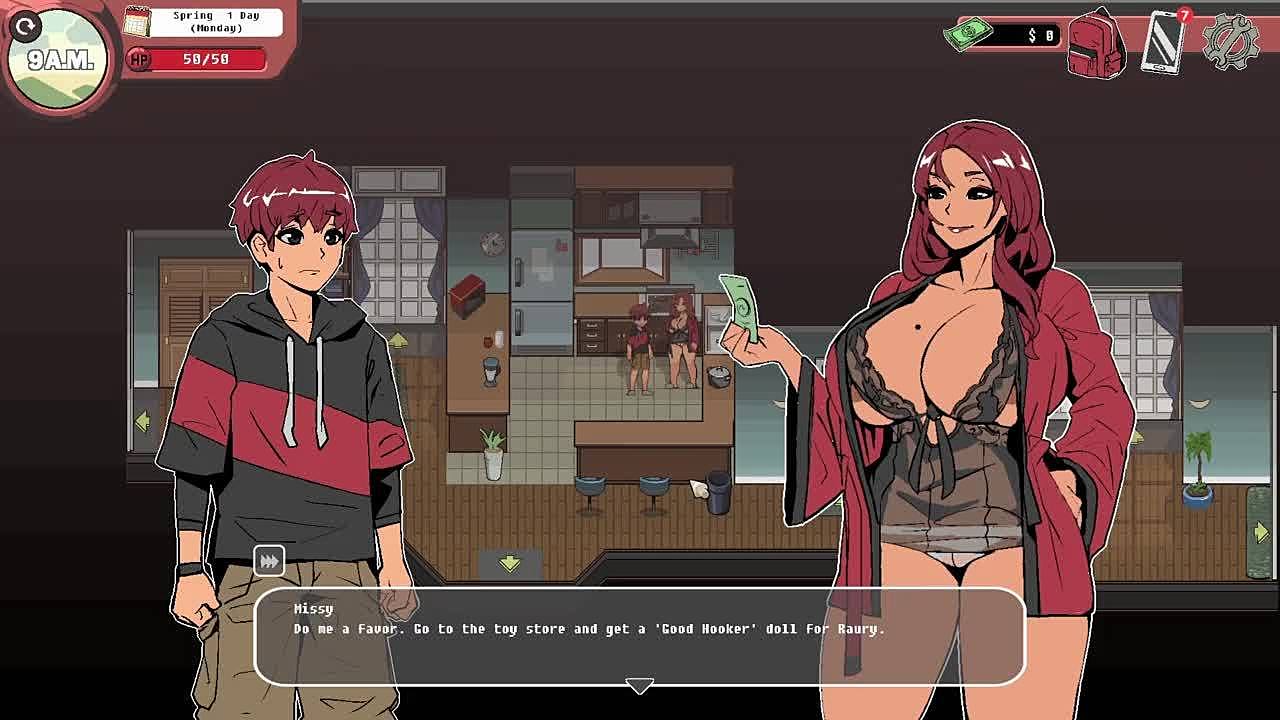Advance dialogue with the down arrow

[639, 685]
